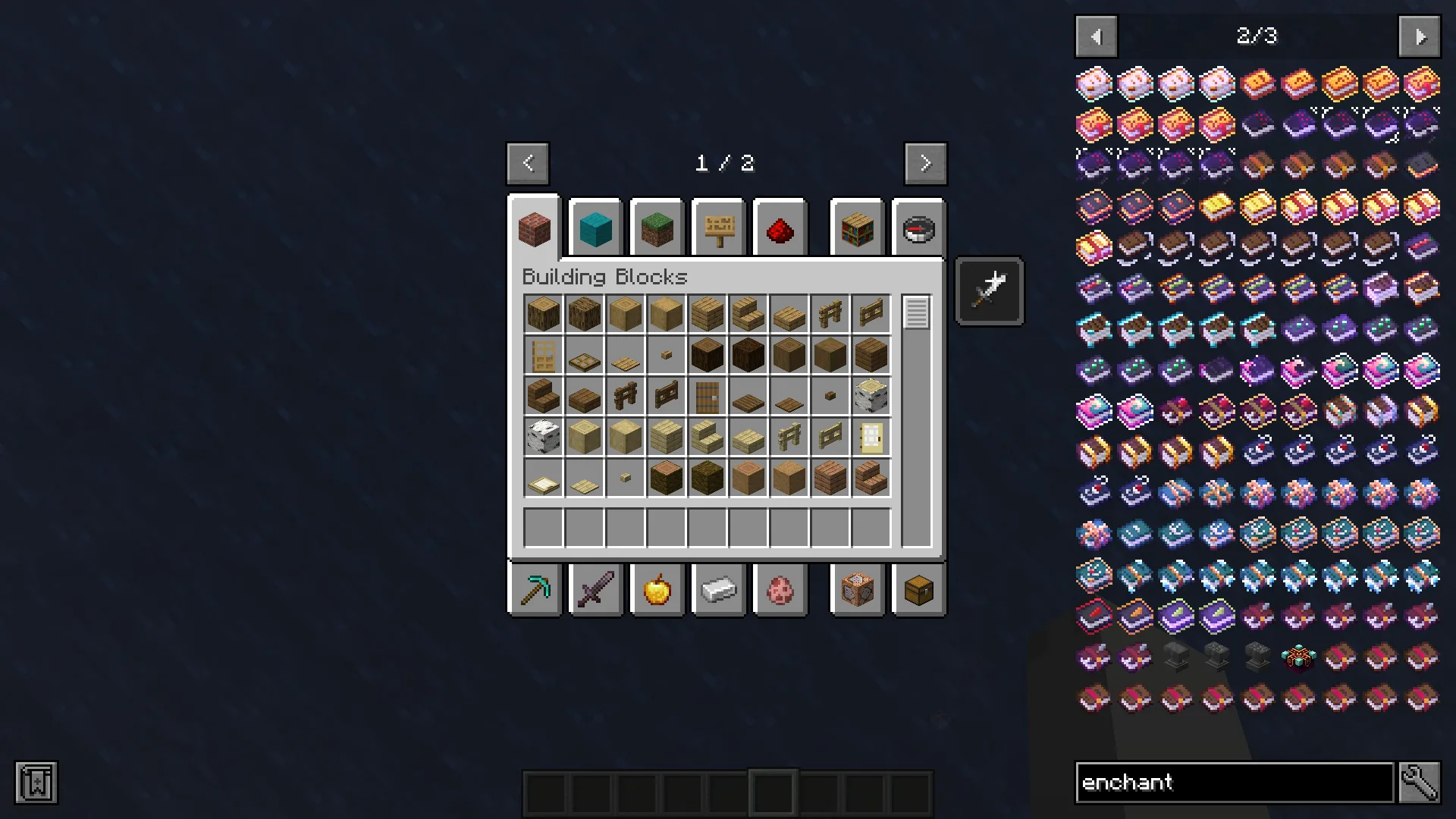Click the sword button beside the inventory
The height and width of the screenshot is (819, 1456).
point(990,291)
